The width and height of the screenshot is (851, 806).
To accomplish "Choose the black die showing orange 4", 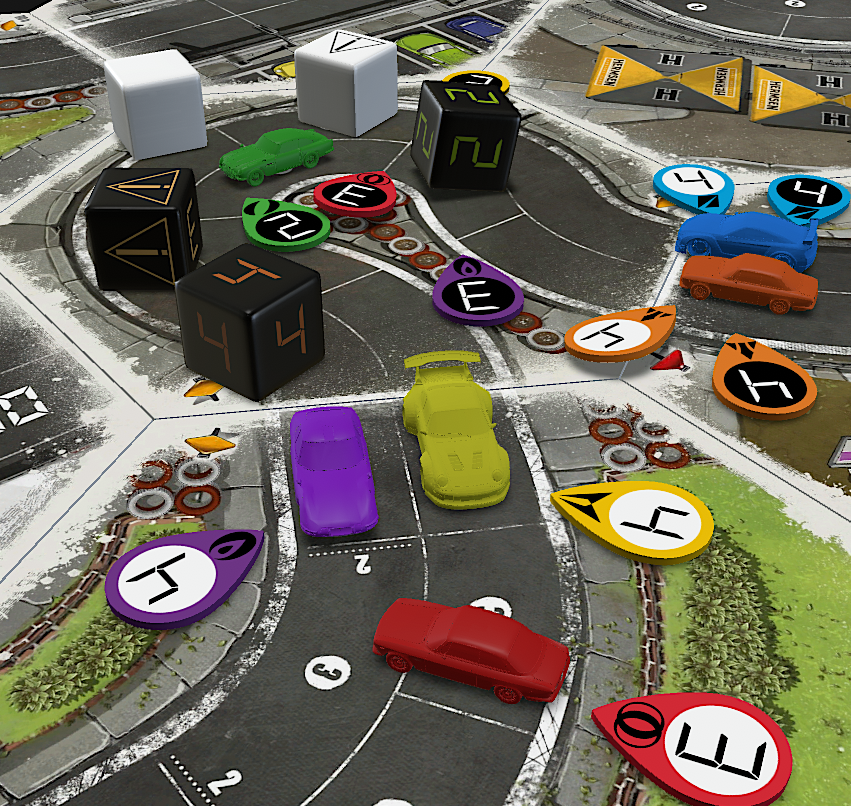I will tap(250, 324).
